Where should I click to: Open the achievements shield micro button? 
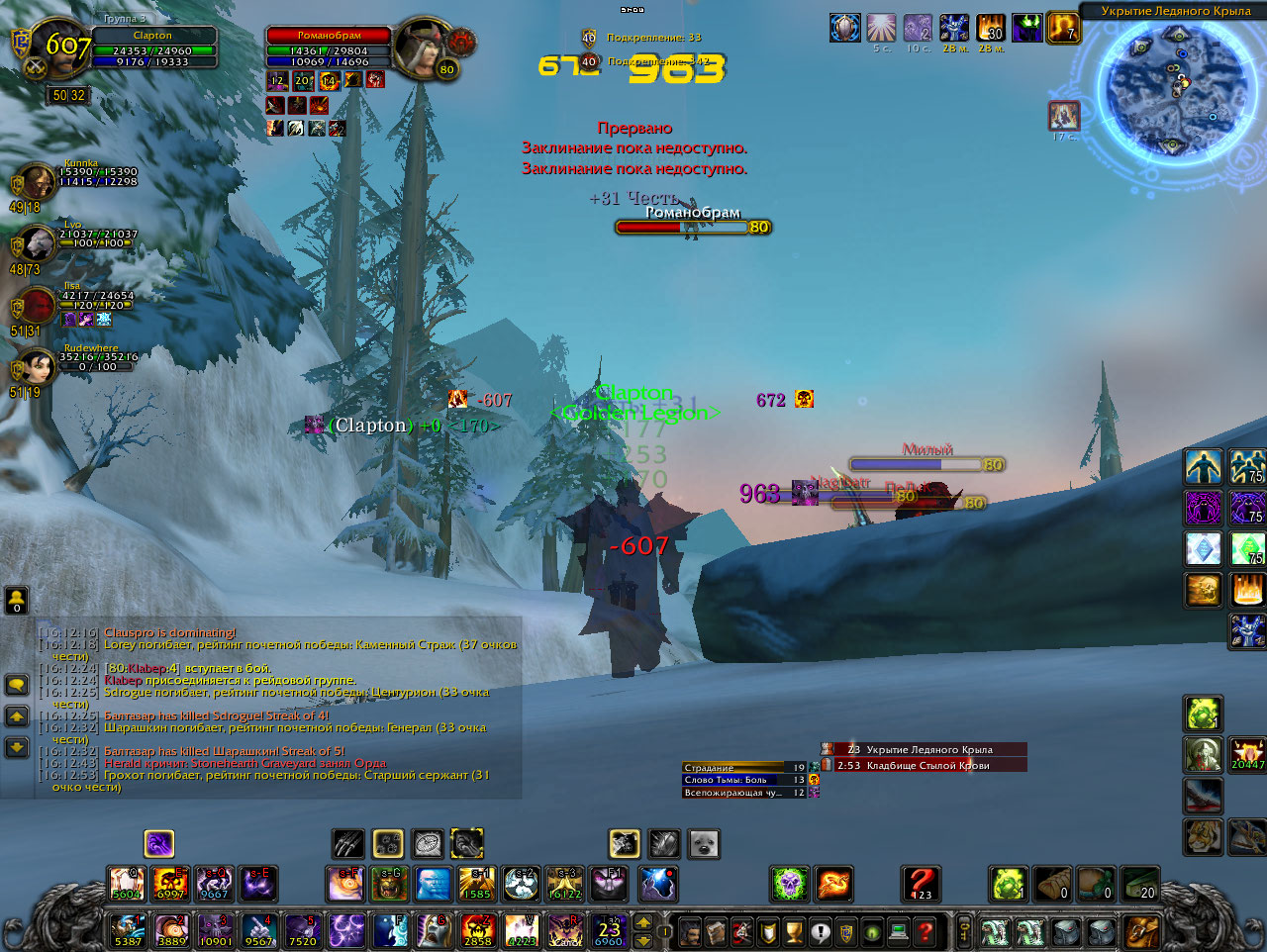tap(767, 931)
